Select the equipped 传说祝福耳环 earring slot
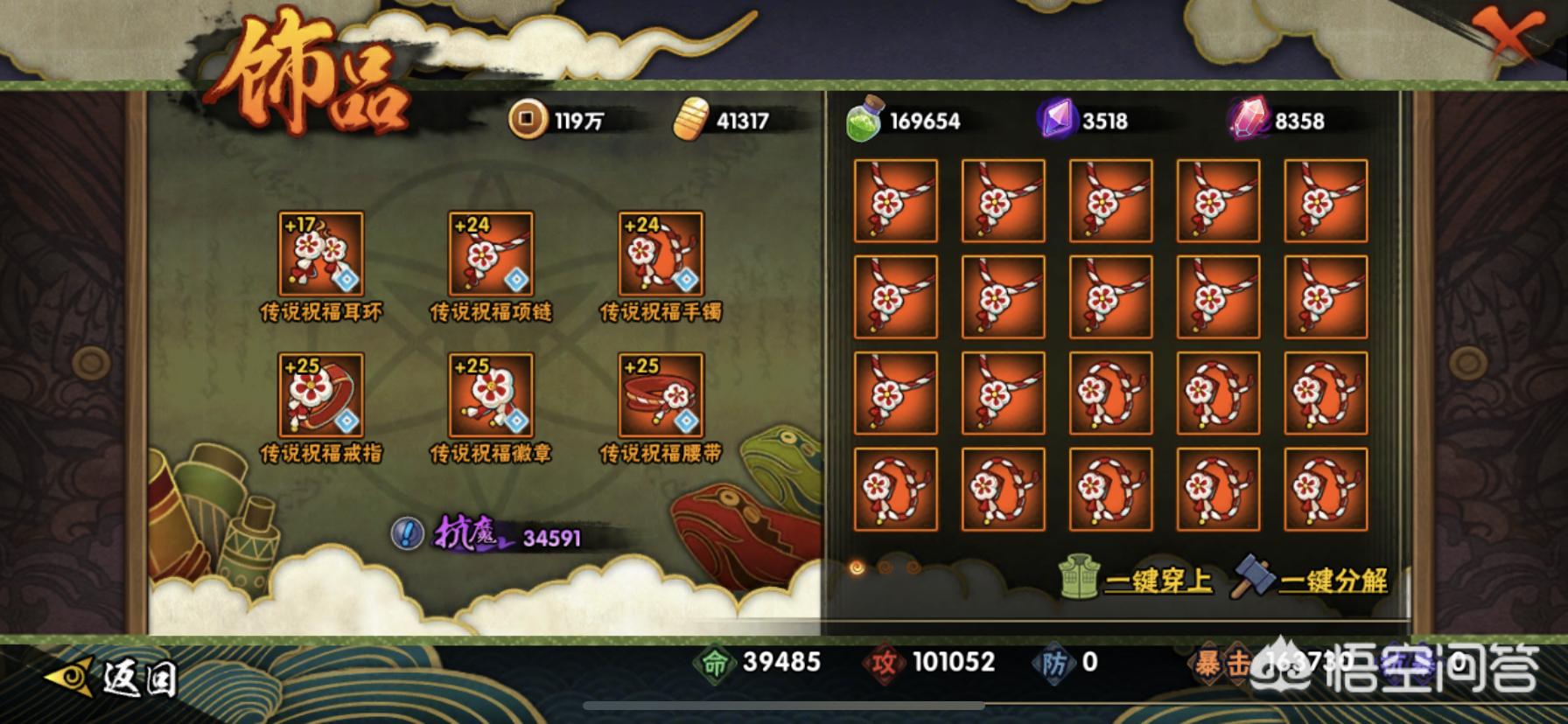The height and width of the screenshot is (724, 1568). 320,254
